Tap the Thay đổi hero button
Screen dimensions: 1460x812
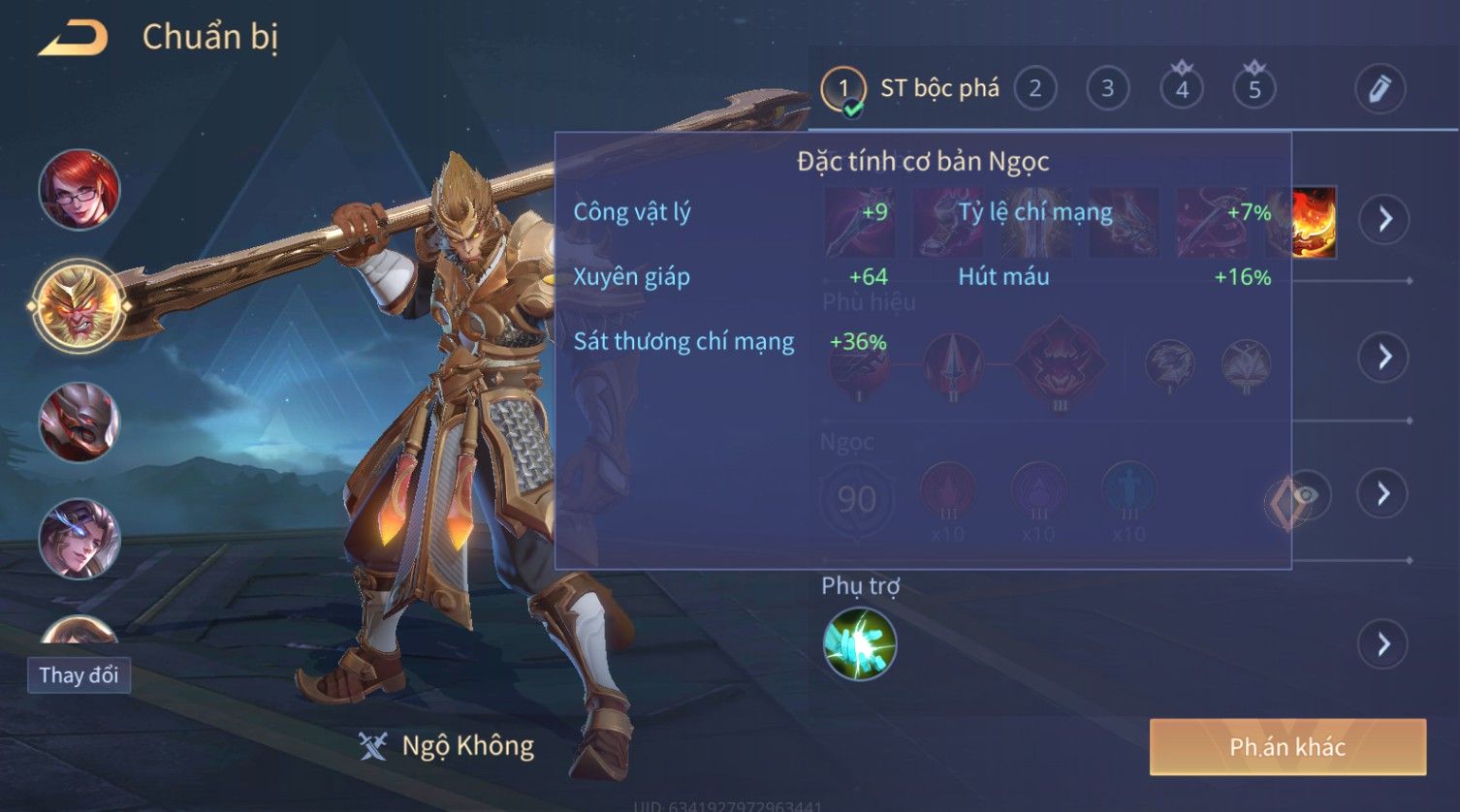[79, 674]
